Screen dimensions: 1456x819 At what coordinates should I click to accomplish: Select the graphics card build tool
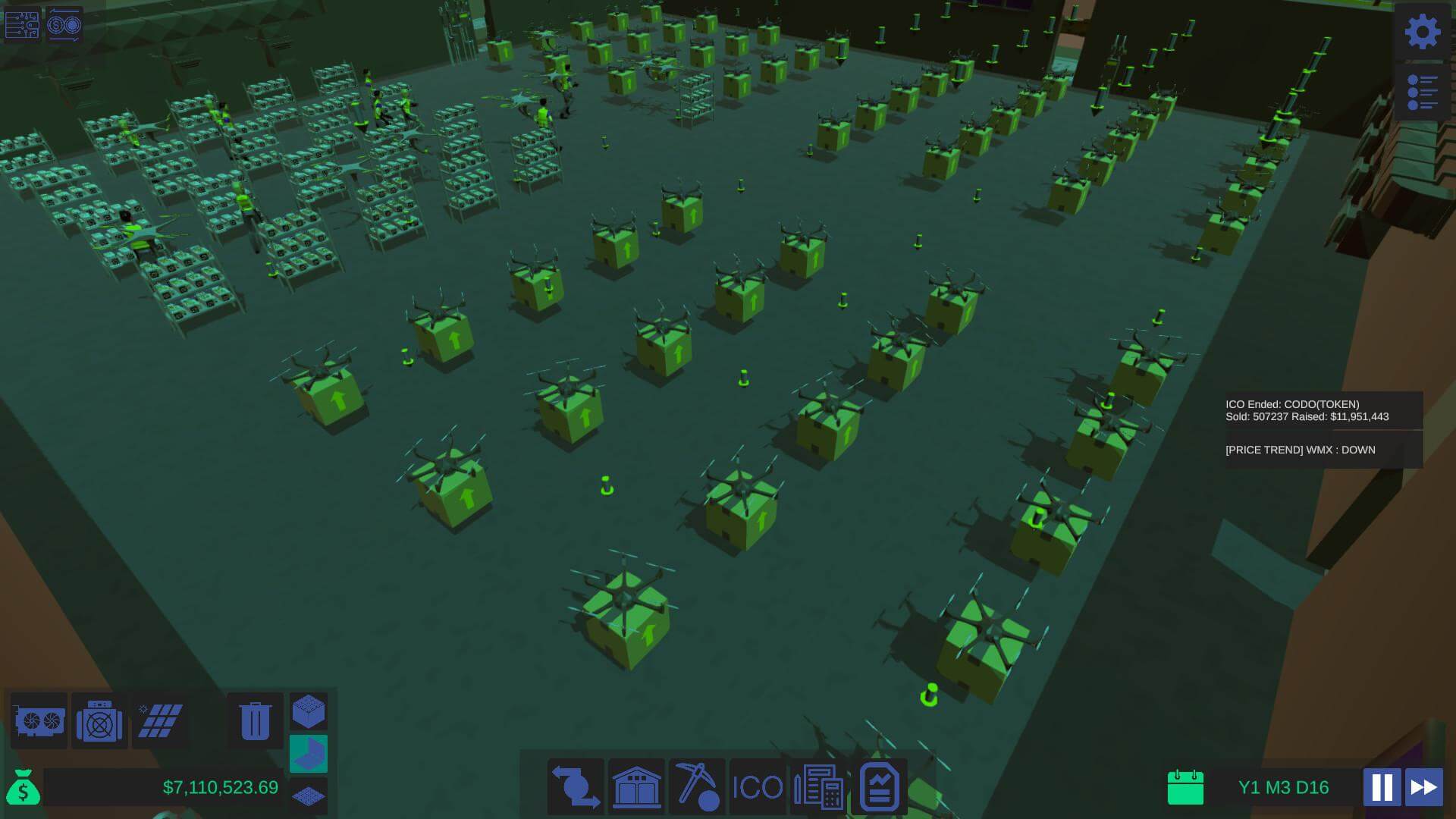pos(39,720)
